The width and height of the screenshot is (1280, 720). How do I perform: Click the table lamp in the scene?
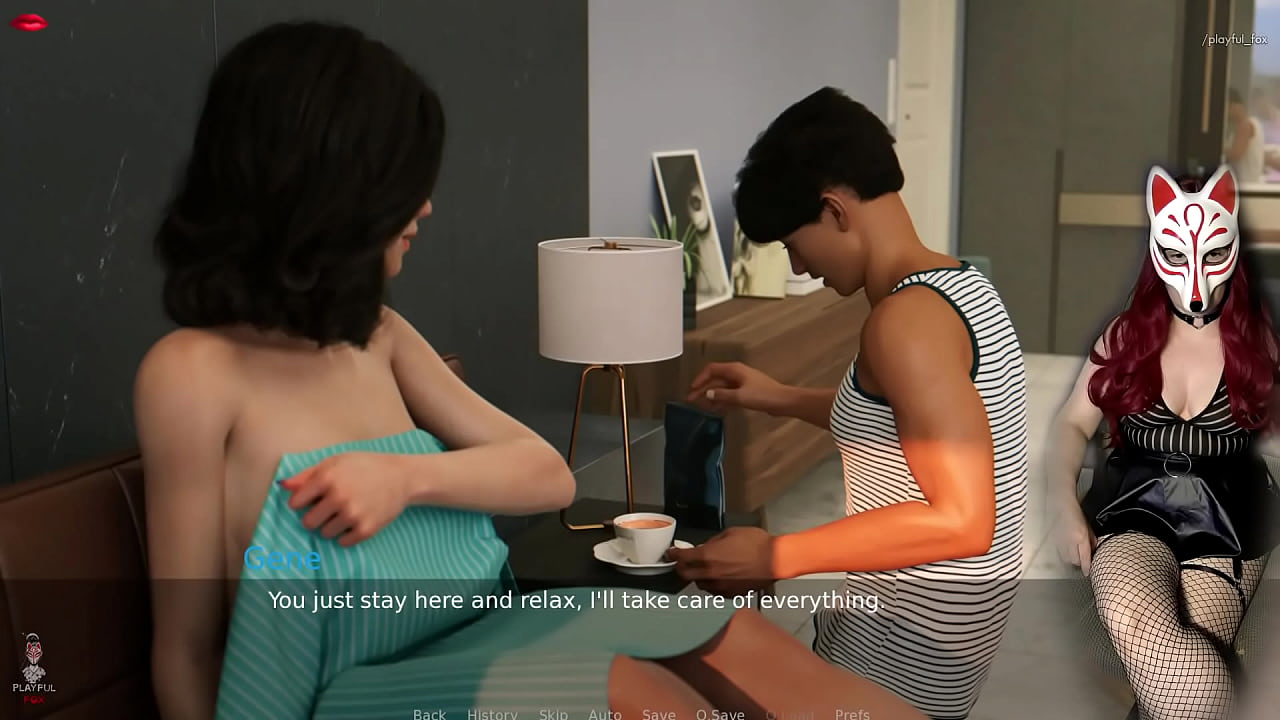(609, 300)
